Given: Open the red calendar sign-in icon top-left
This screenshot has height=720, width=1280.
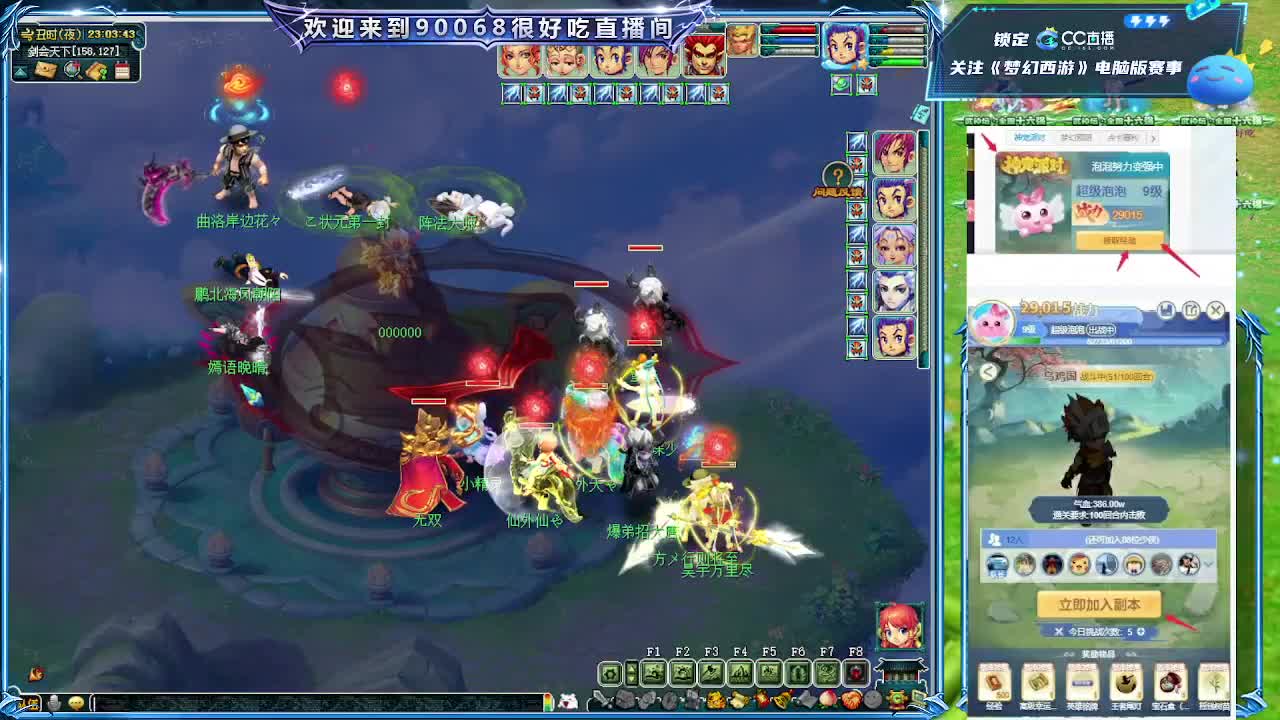Looking at the screenshot, I should point(122,70).
